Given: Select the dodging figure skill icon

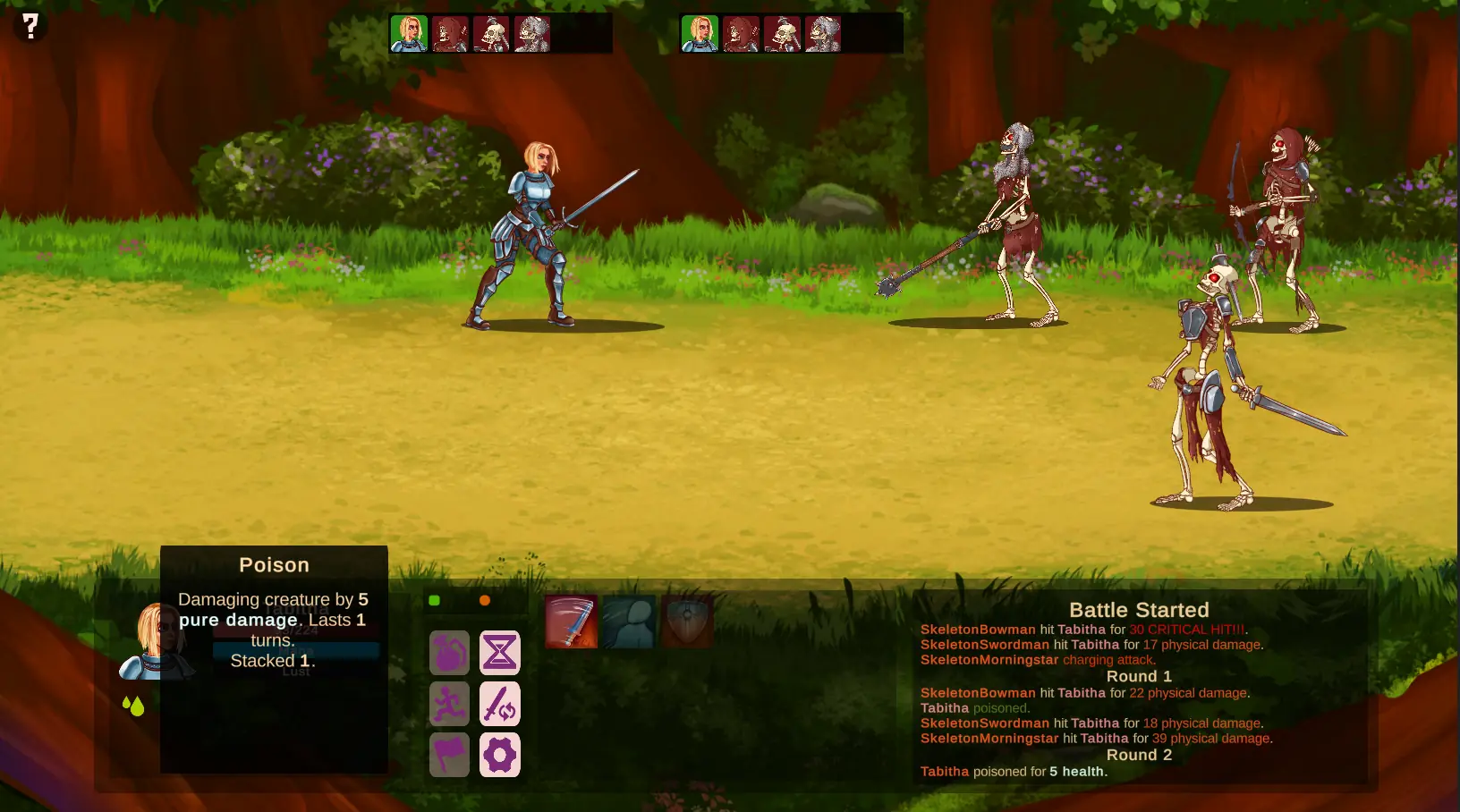Looking at the screenshot, I should [629, 622].
